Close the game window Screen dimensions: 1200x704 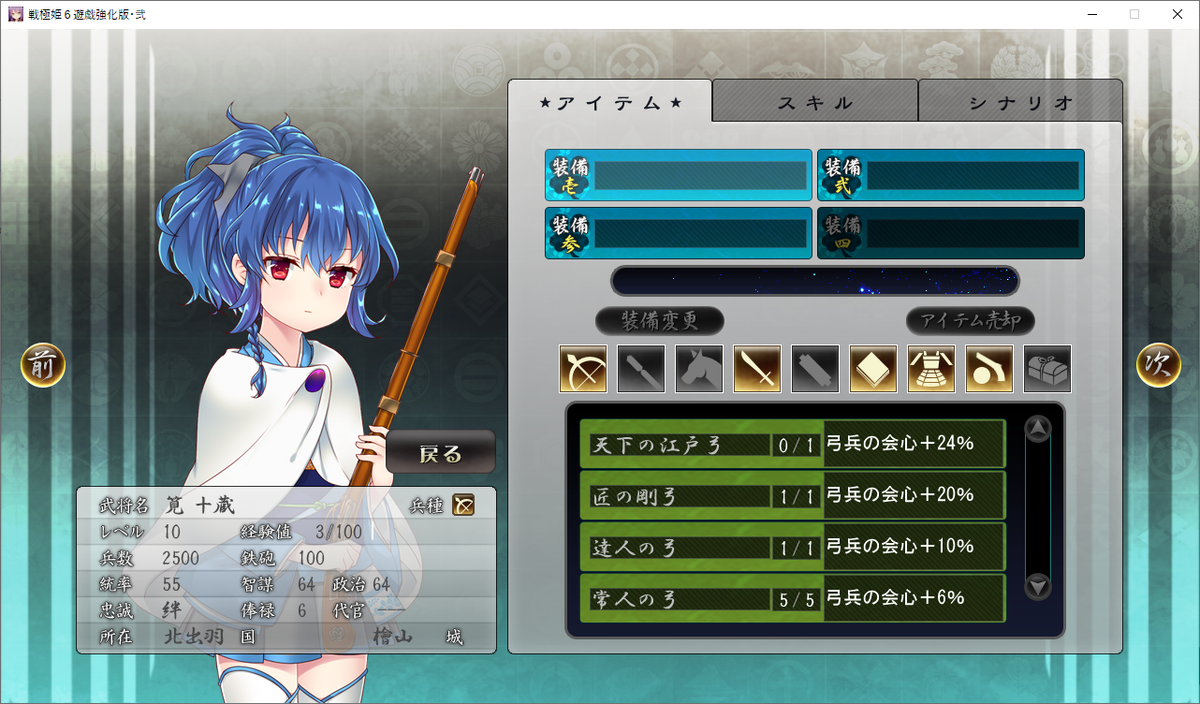[1176, 14]
